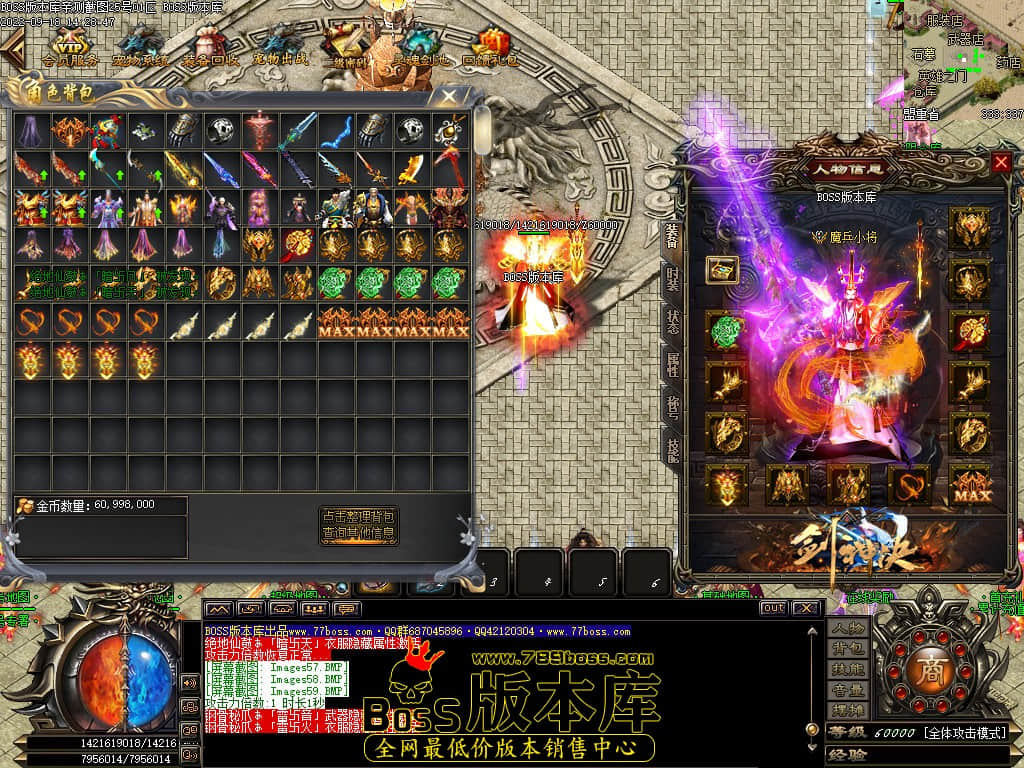
Task: Click the chat window's out button
Action: (773, 607)
